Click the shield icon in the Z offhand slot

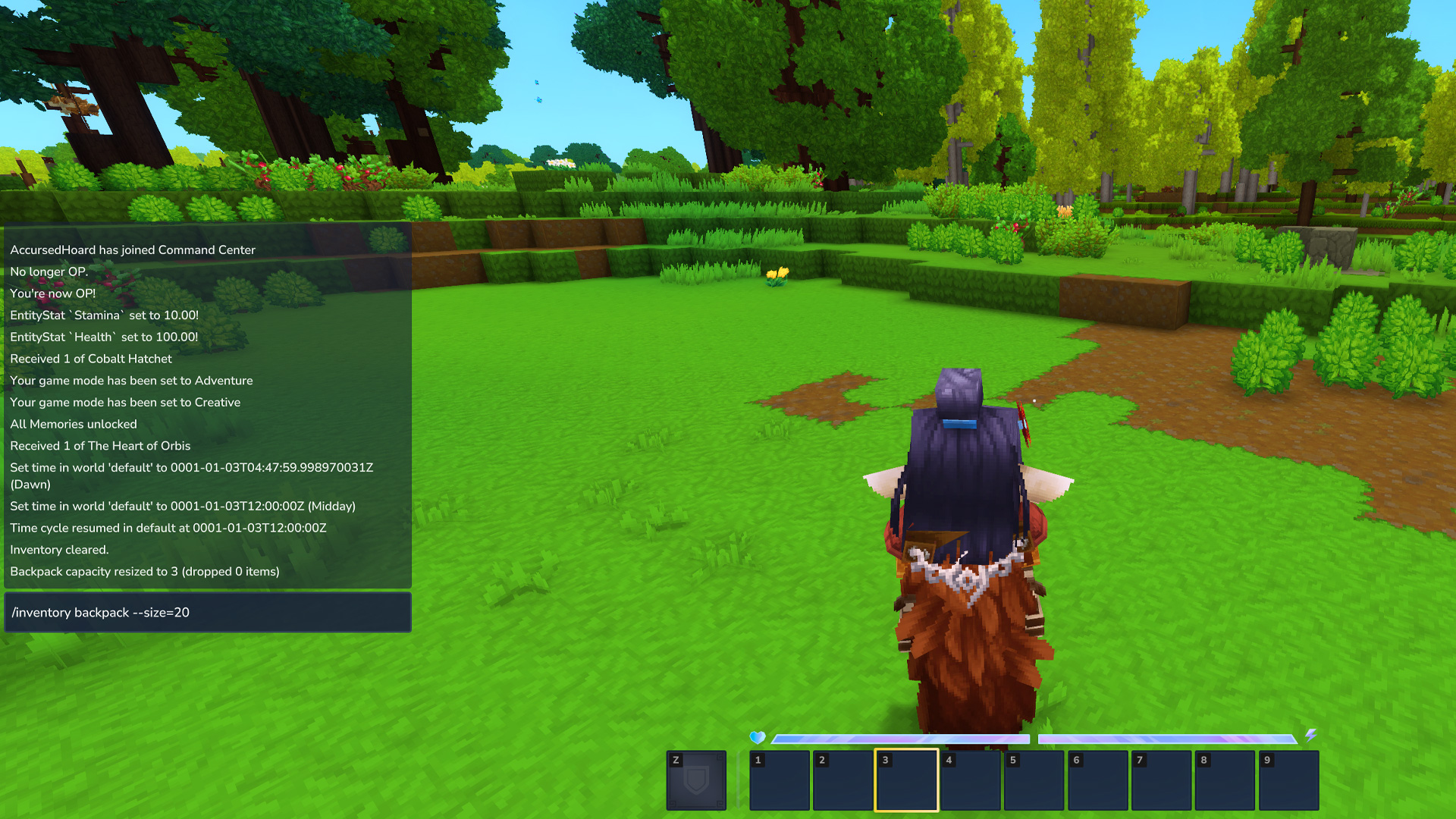[x=695, y=780]
